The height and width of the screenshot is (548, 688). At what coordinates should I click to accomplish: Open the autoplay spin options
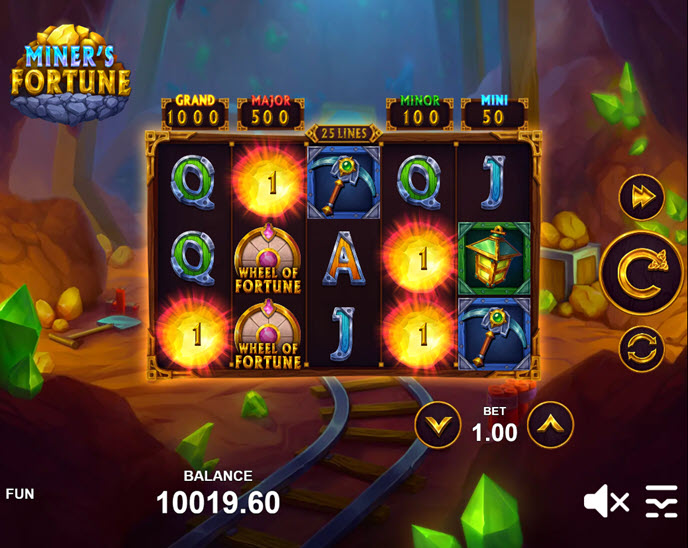(x=641, y=349)
